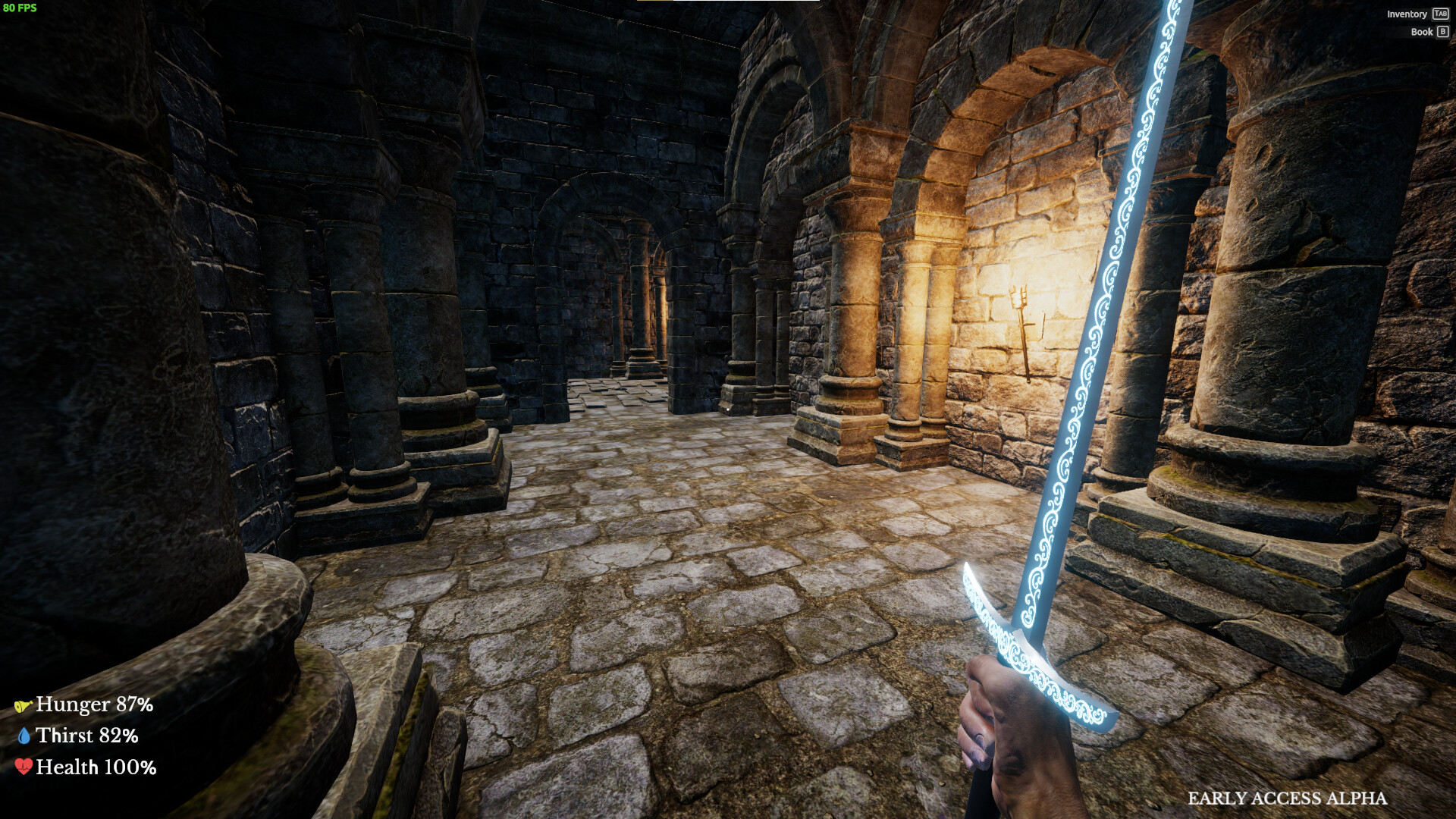The width and height of the screenshot is (1456, 819).
Task: Click the blue Thirst droplet icon
Action: tap(25, 736)
